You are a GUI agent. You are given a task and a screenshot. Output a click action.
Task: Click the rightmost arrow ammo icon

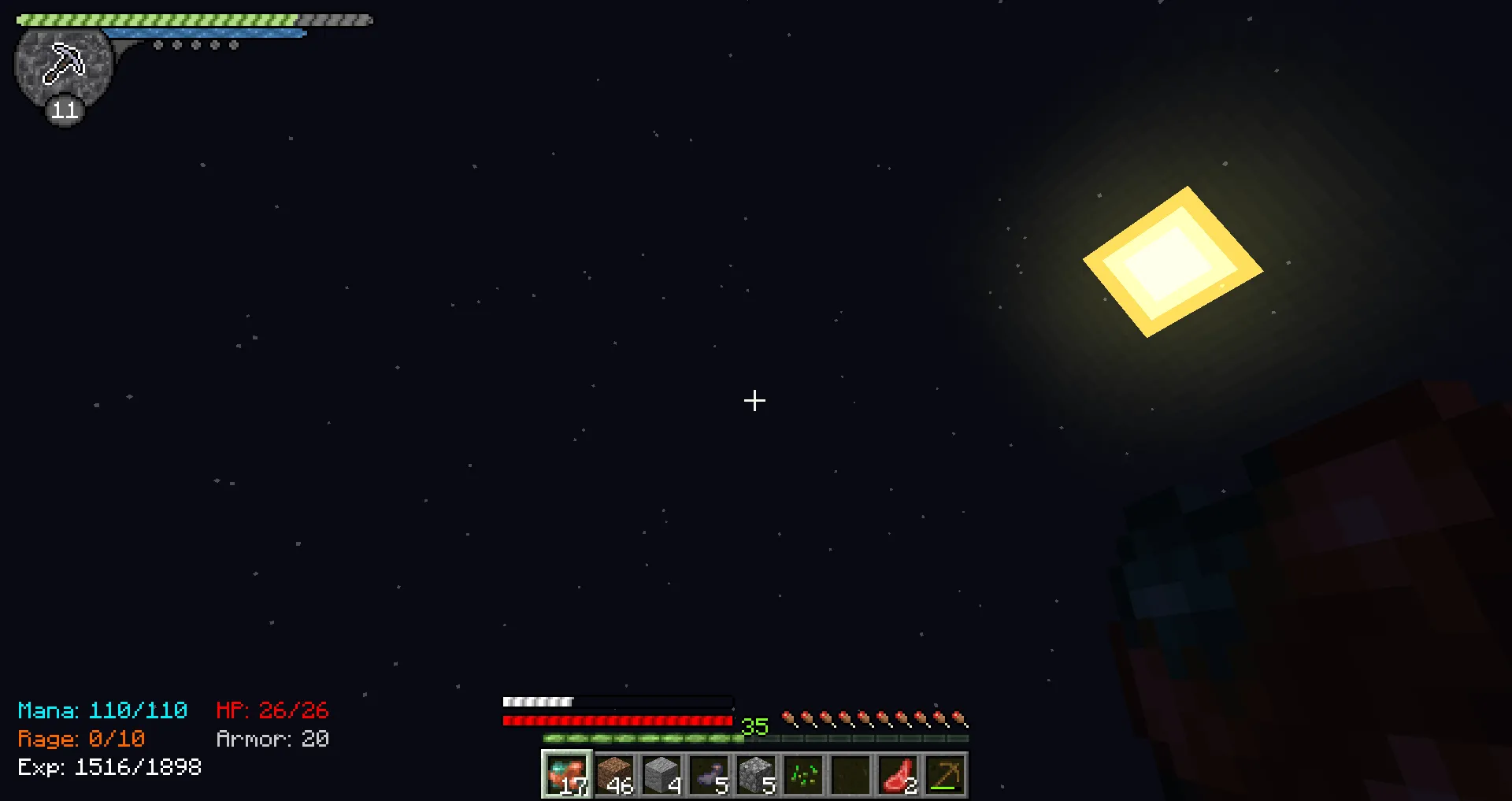(x=960, y=718)
